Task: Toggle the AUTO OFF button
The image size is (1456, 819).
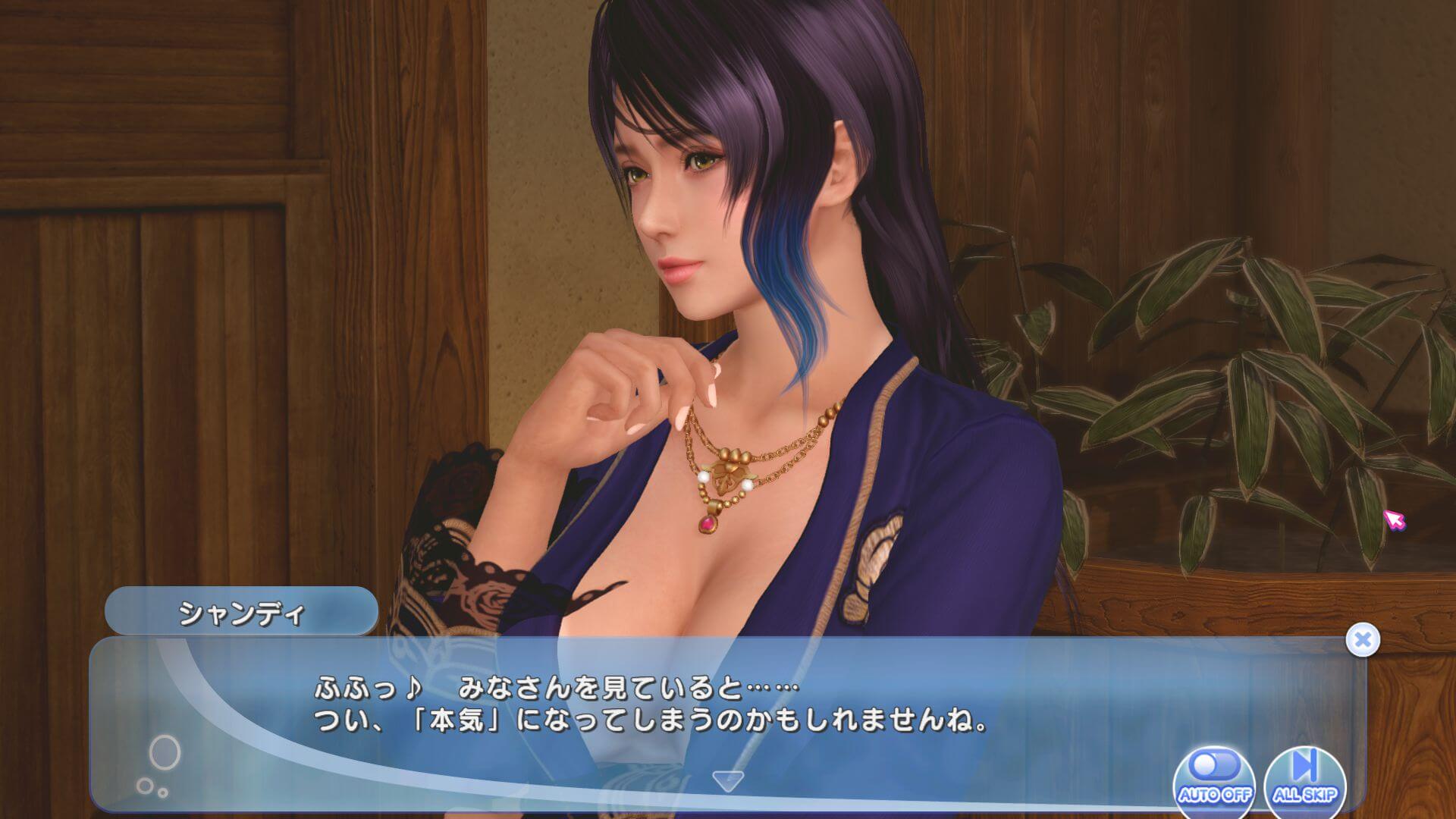Action: [x=1214, y=779]
